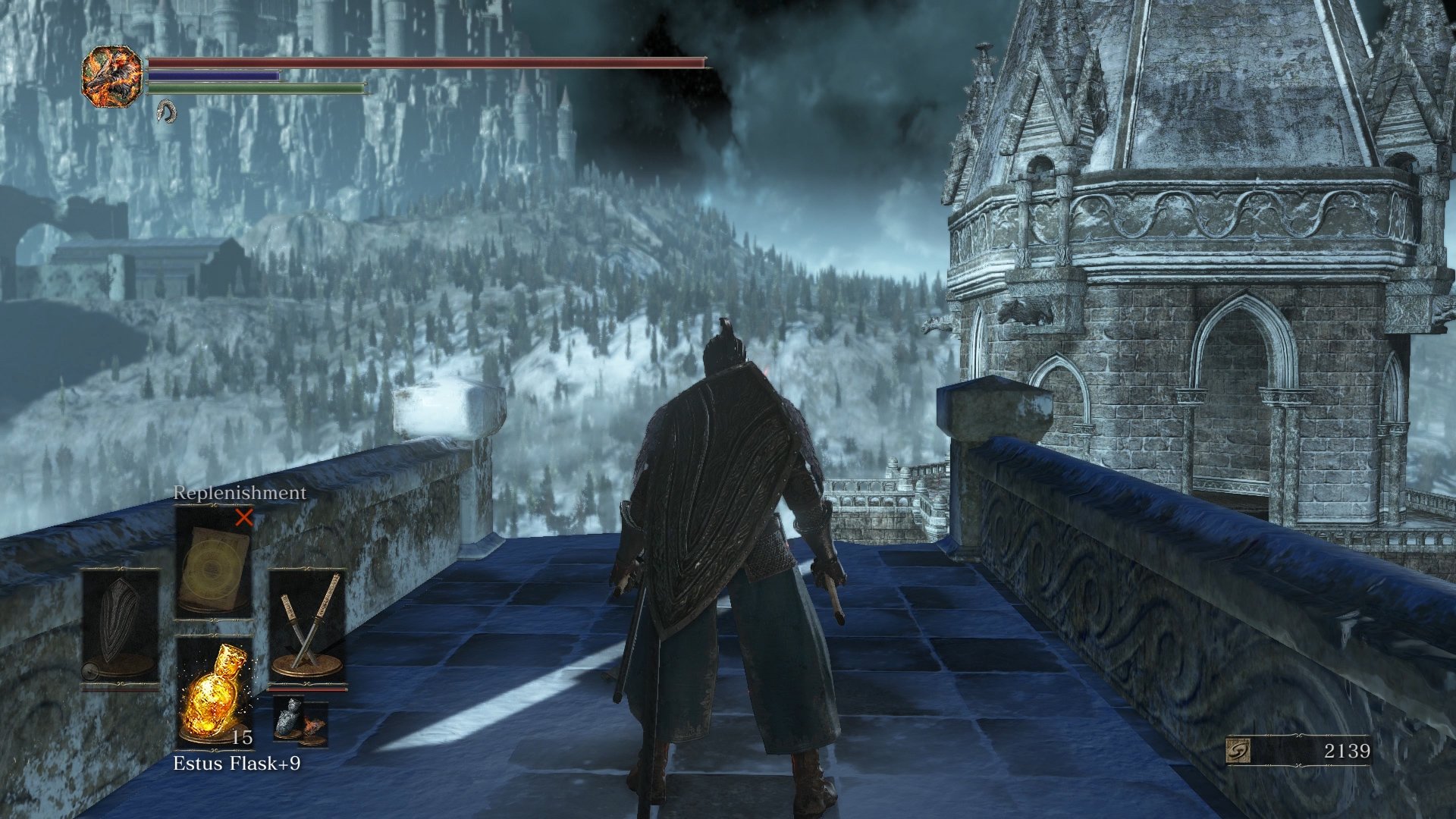The height and width of the screenshot is (819, 1456).
Task: Select the serpent ring covenant icon
Action: tap(166, 112)
